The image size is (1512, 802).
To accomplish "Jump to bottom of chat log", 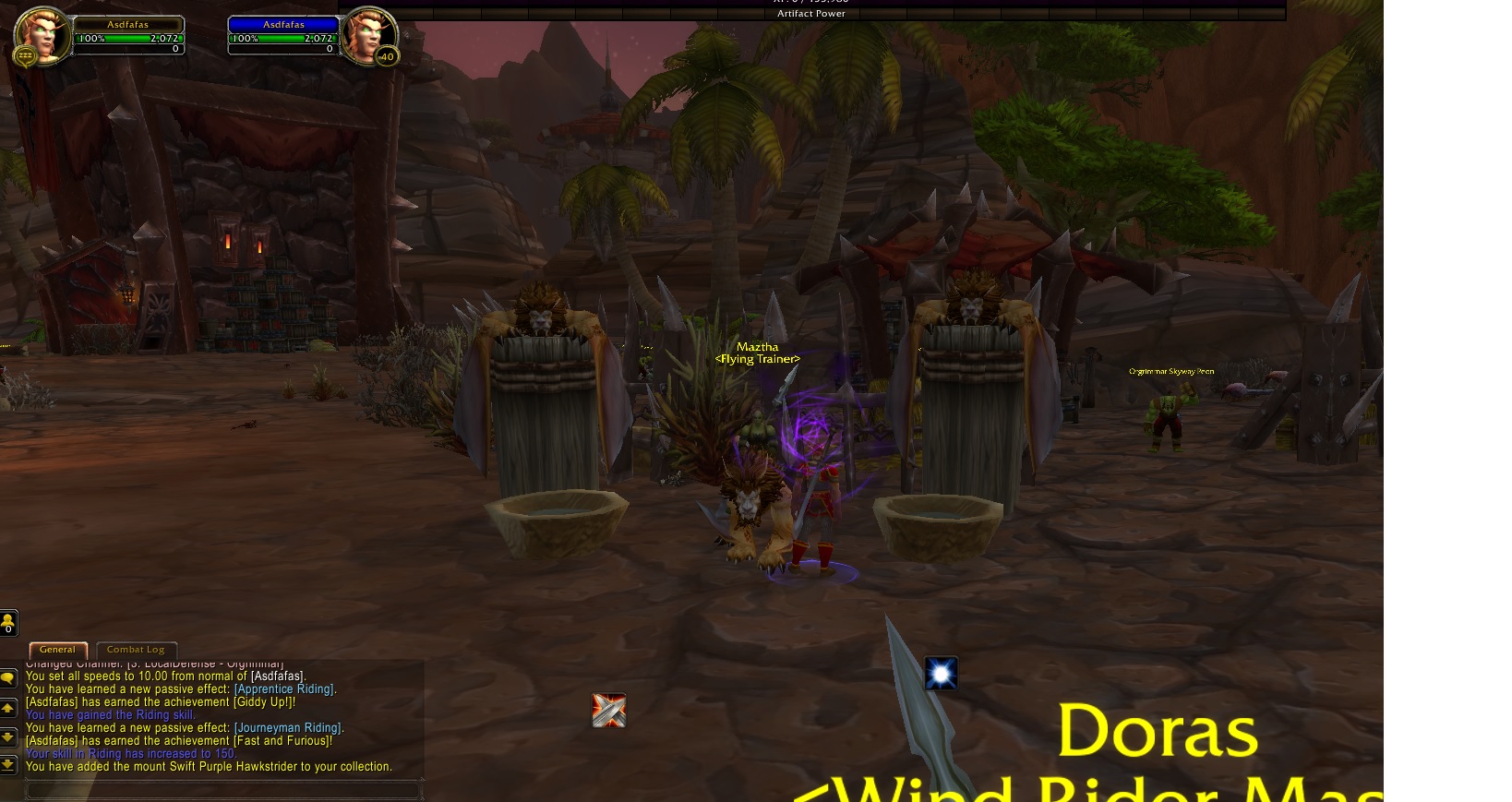I will tap(8, 764).
